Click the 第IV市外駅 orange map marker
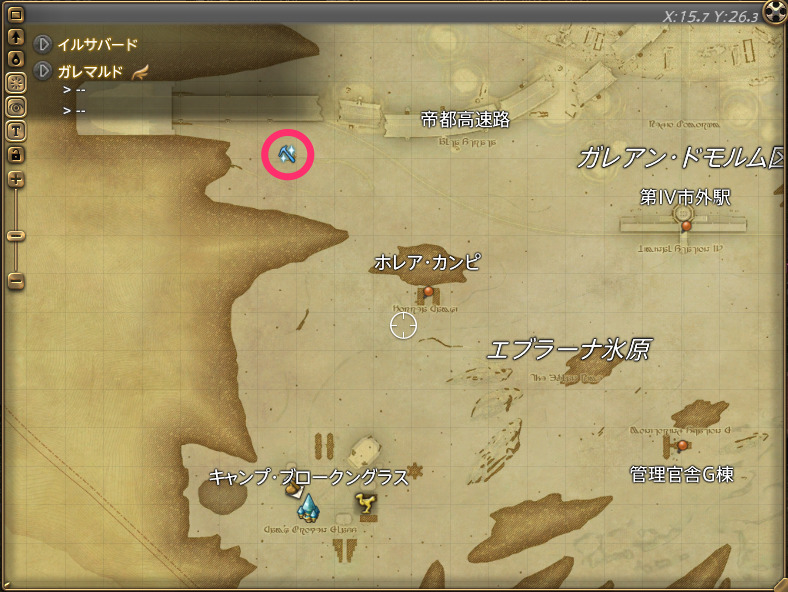The width and height of the screenshot is (788, 592). pos(686,226)
